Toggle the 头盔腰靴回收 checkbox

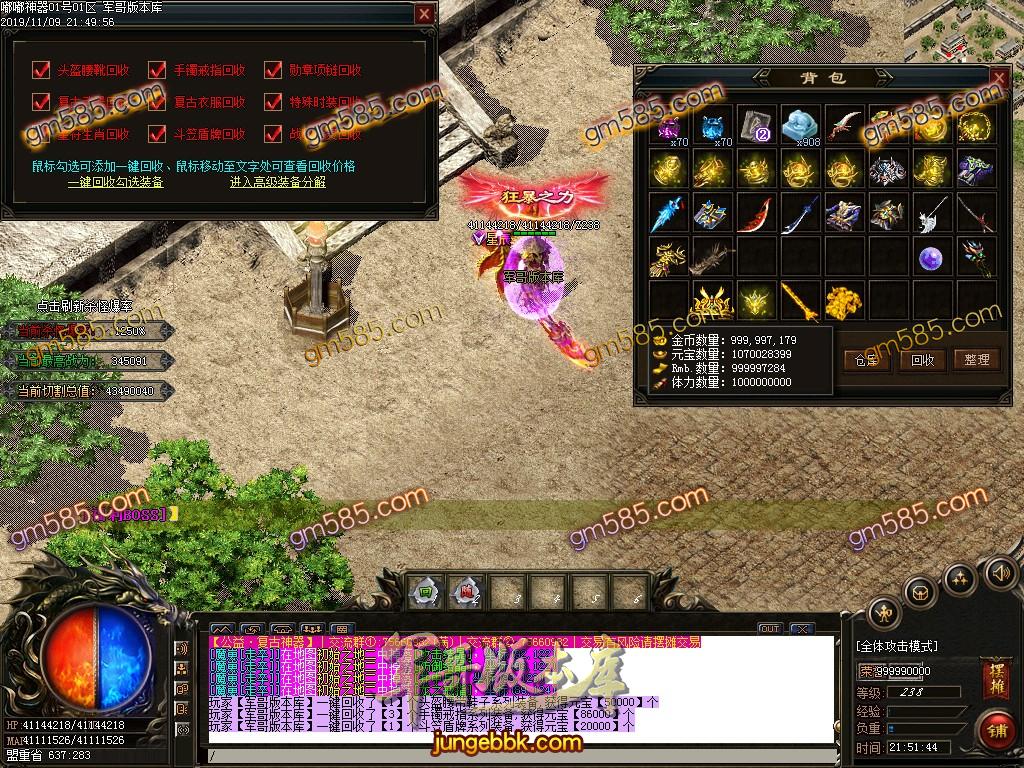coord(41,70)
